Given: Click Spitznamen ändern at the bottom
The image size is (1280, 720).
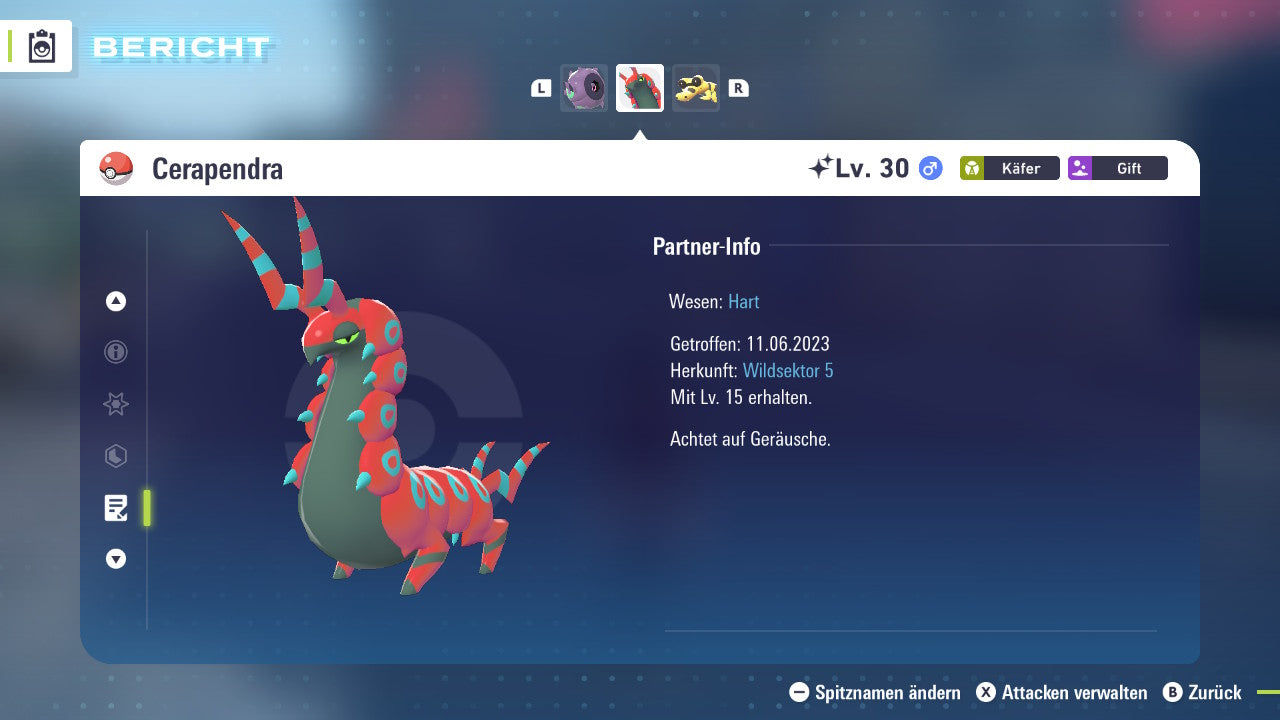Looking at the screenshot, I should [x=886, y=693].
